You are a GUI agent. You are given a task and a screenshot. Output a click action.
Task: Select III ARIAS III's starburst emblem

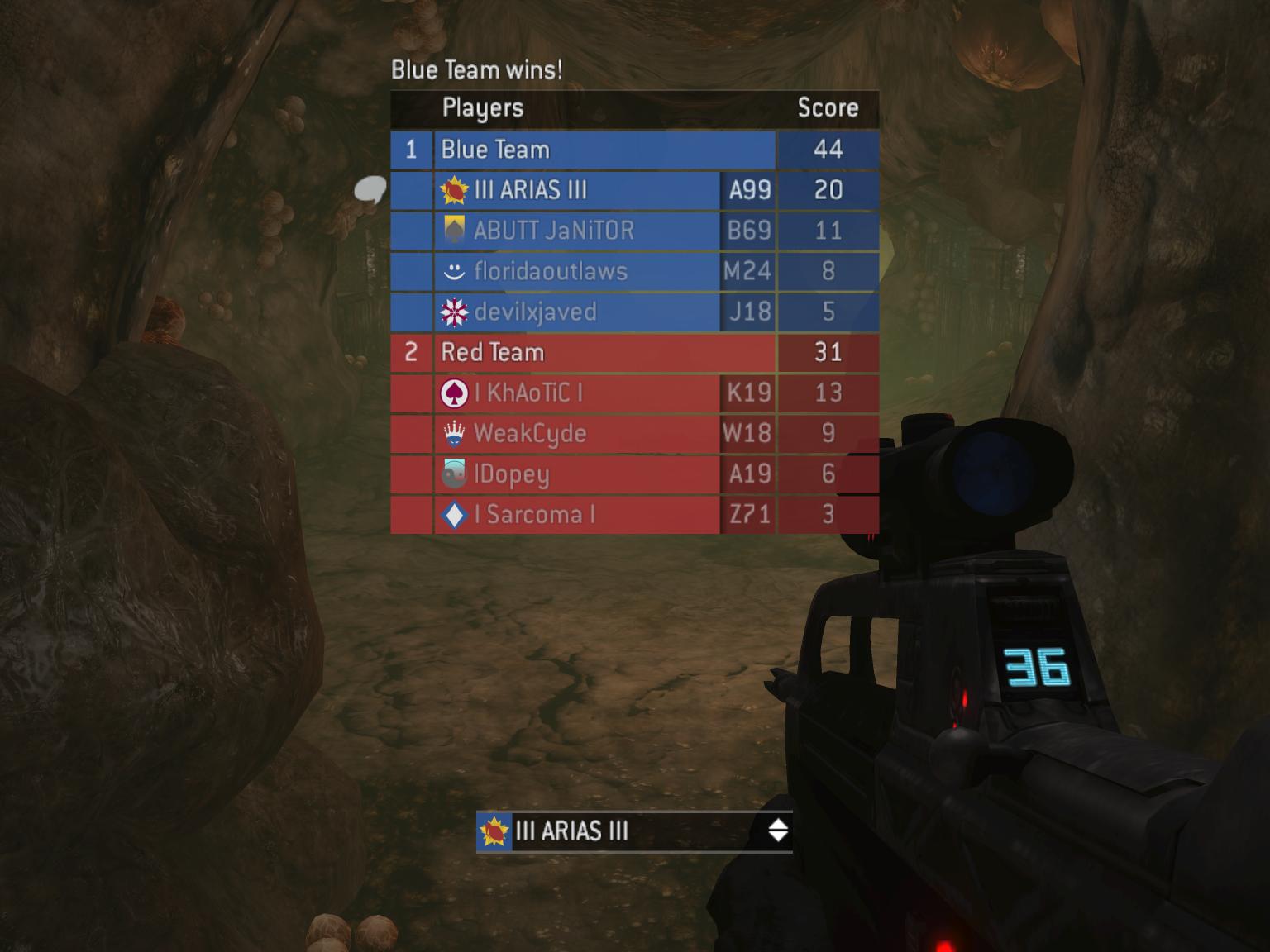455,191
